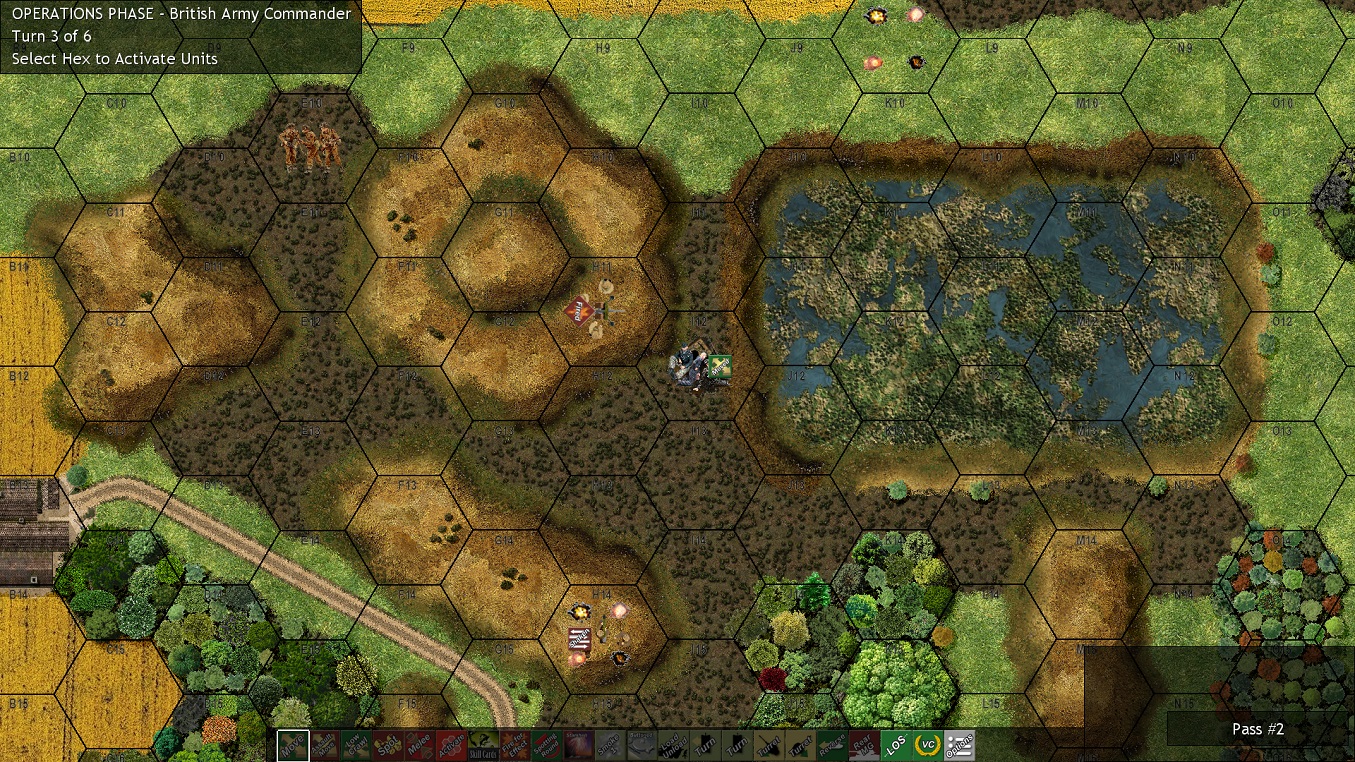
Task: Fire a Starshell from the toolbar
Action: coord(578,746)
